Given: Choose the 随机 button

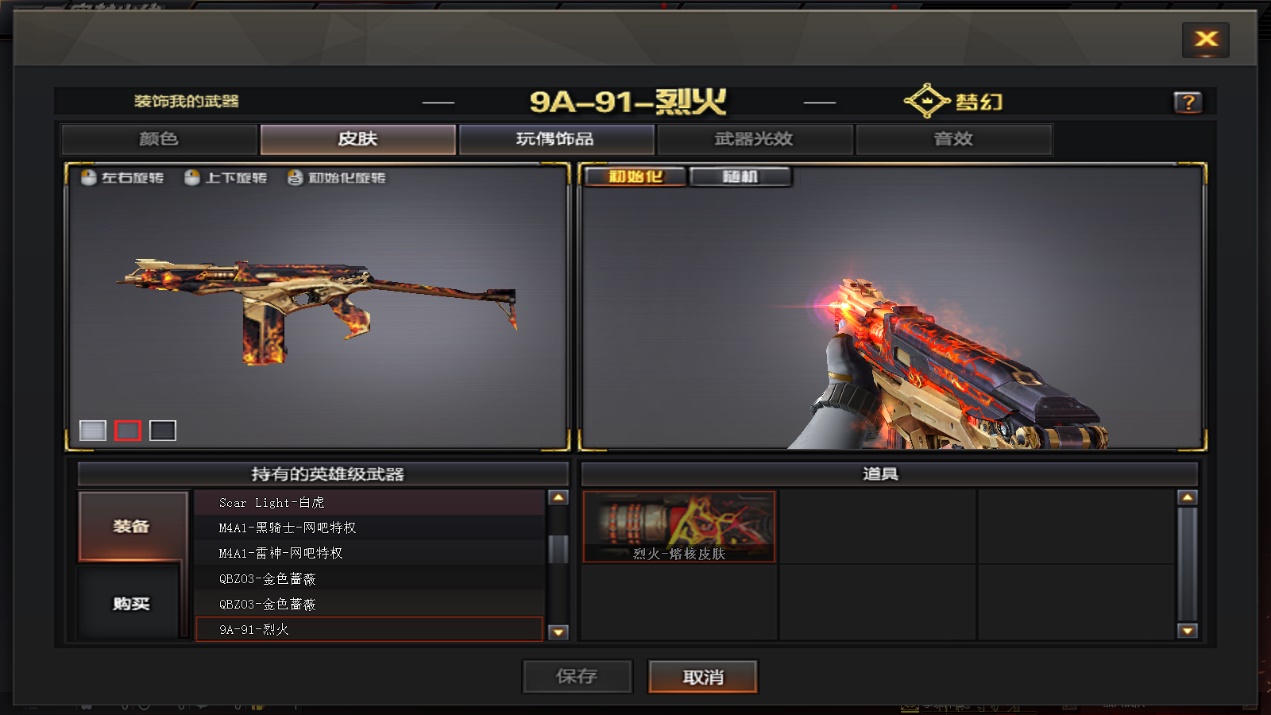Looking at the screenshot, I should pyautogui.click(x=740, y=177).
